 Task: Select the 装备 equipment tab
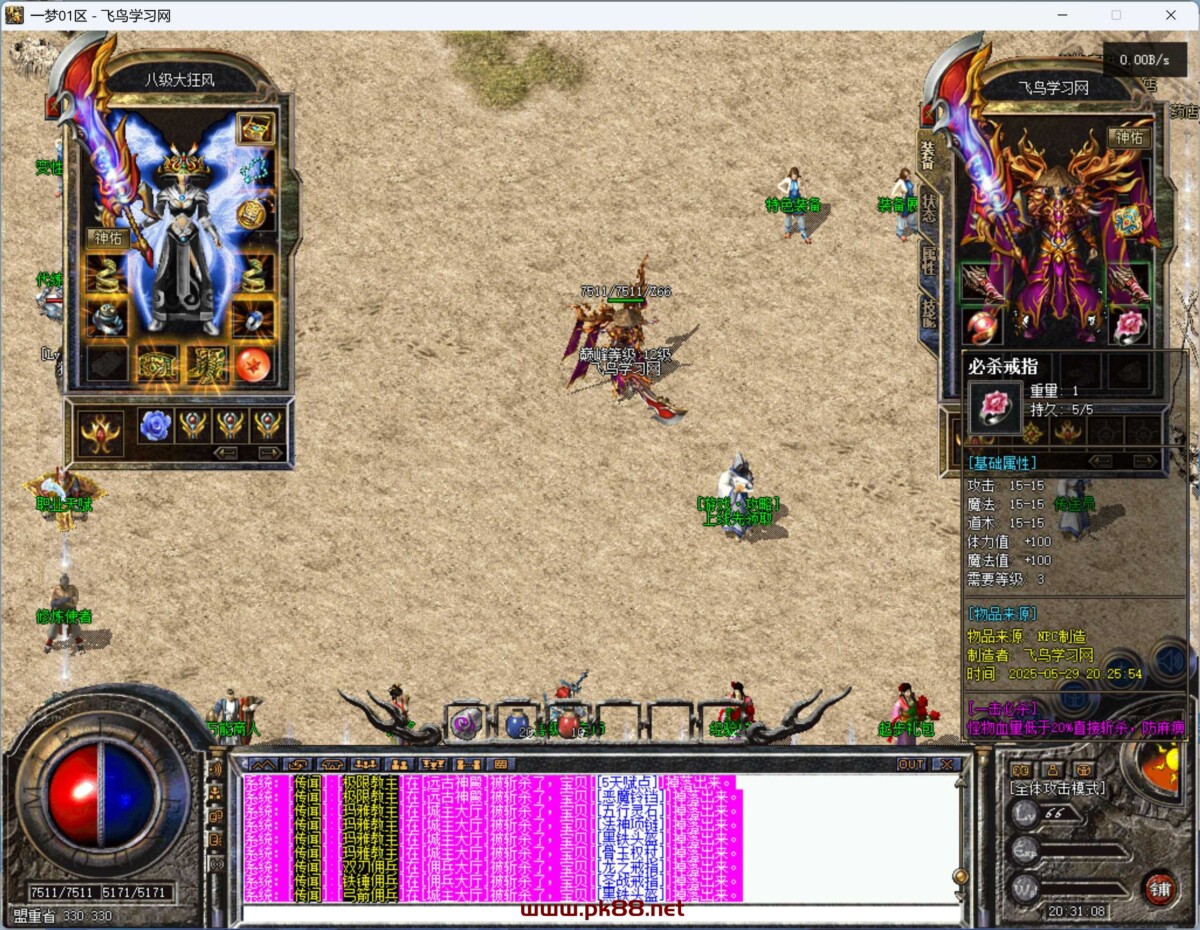pos(929,153)
